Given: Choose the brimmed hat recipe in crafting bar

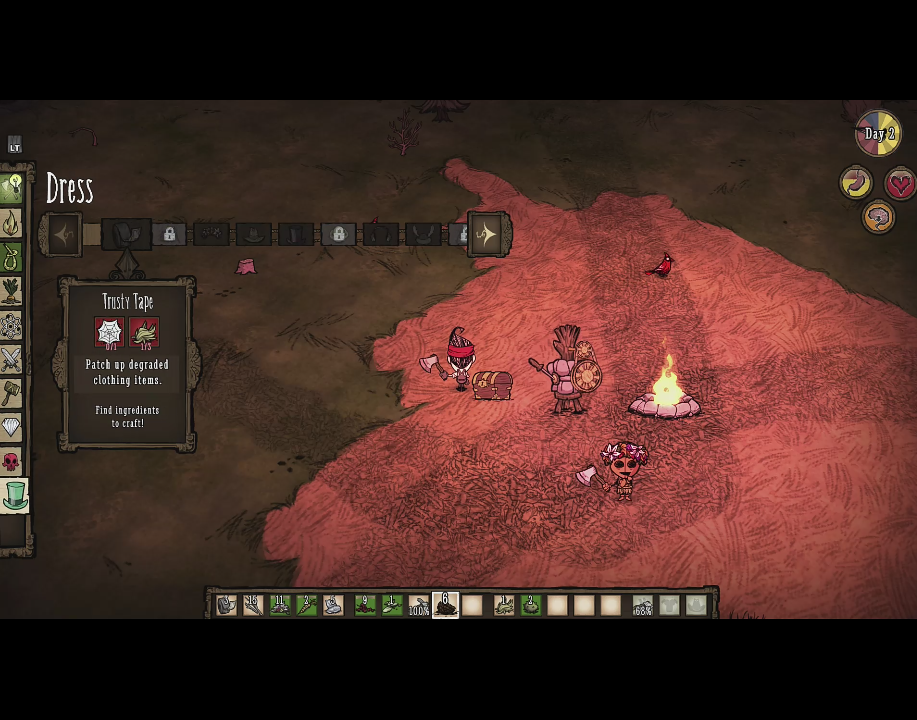Looking at the screenshot, I should (x=254, y=235).
